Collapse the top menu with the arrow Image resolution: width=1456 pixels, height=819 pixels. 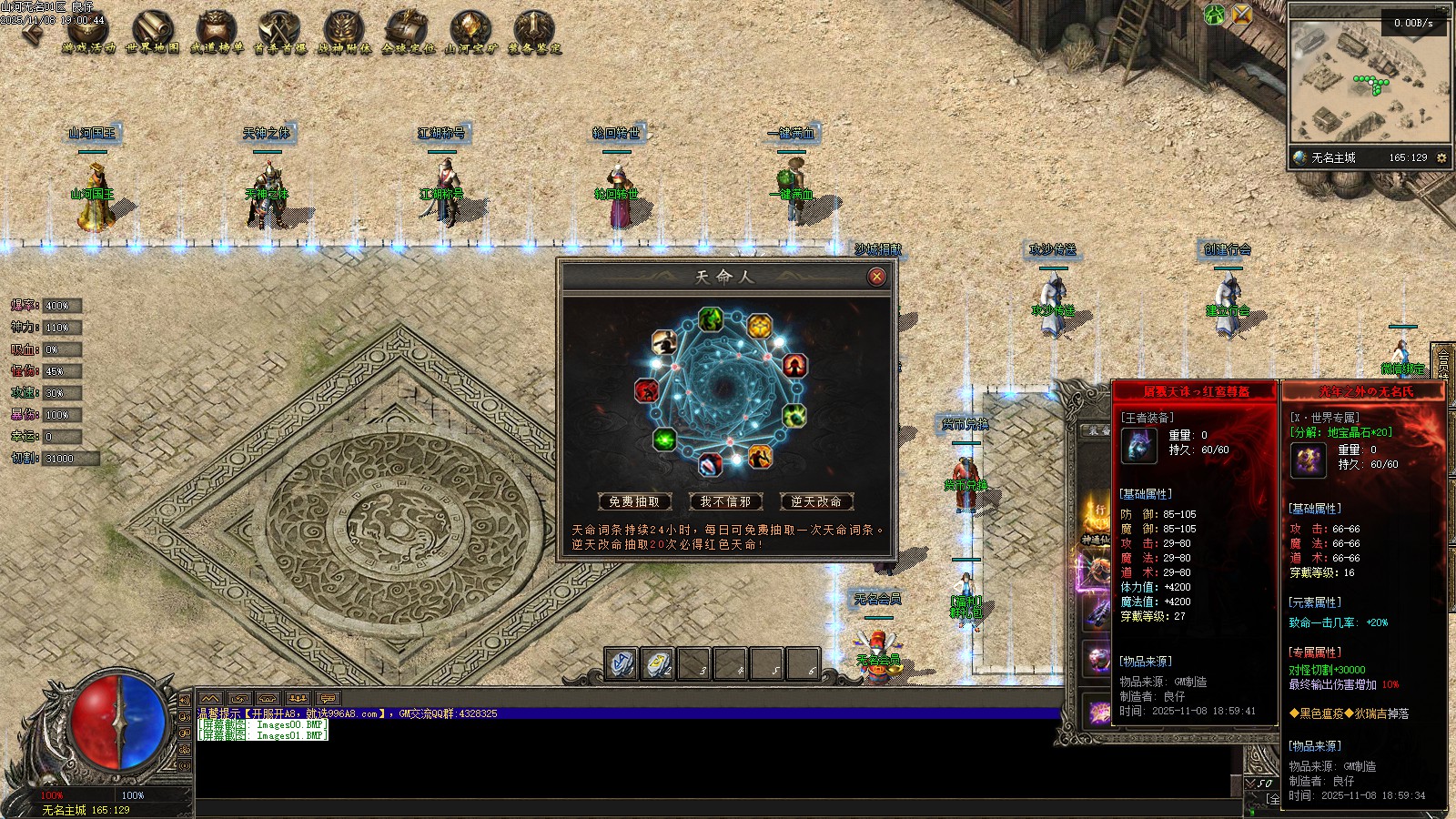(x=33, y=33)
